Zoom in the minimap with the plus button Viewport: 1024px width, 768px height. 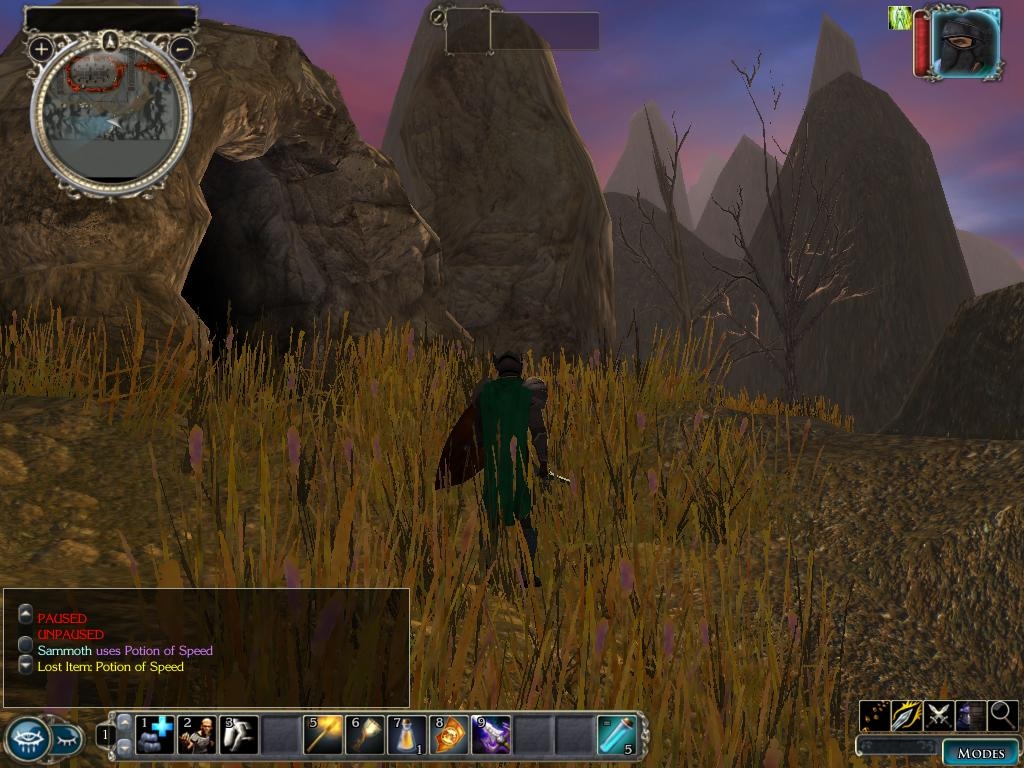pos(41,48)
